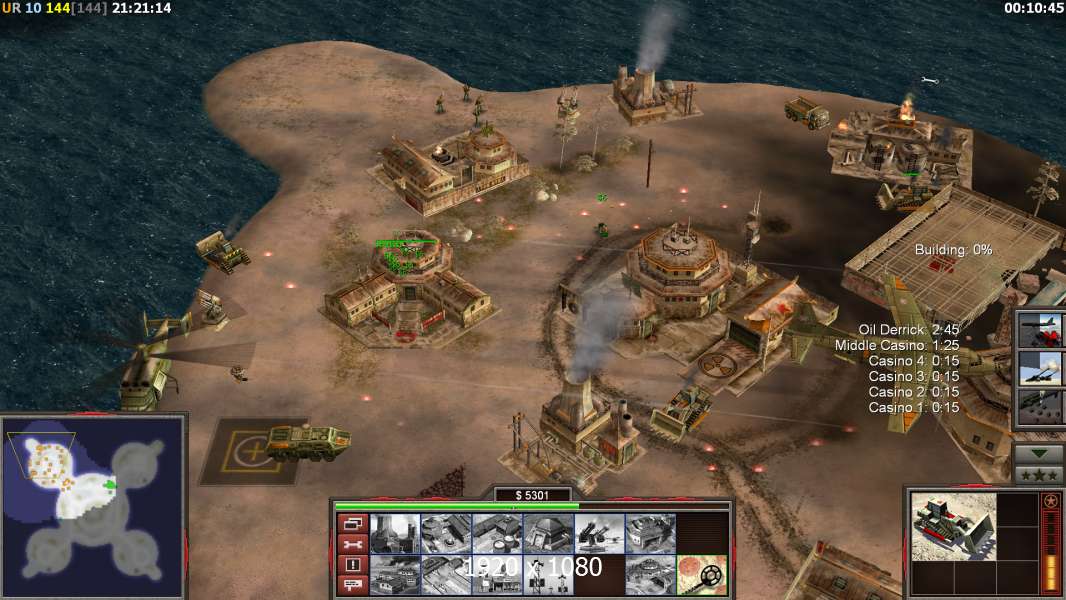1066x600 pixels.
Task: Click the exclamation mark button
Action: click(351, 565)
